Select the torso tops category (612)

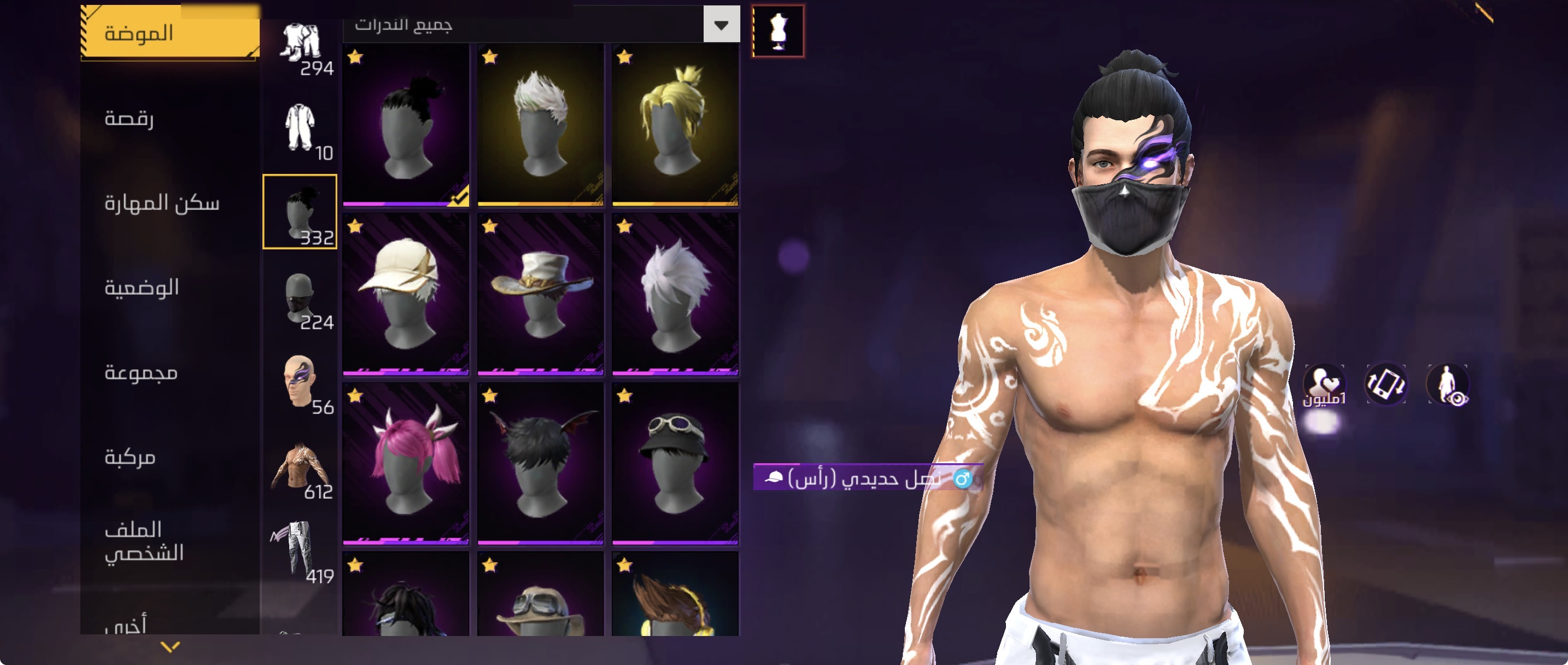tap(300, 468)
